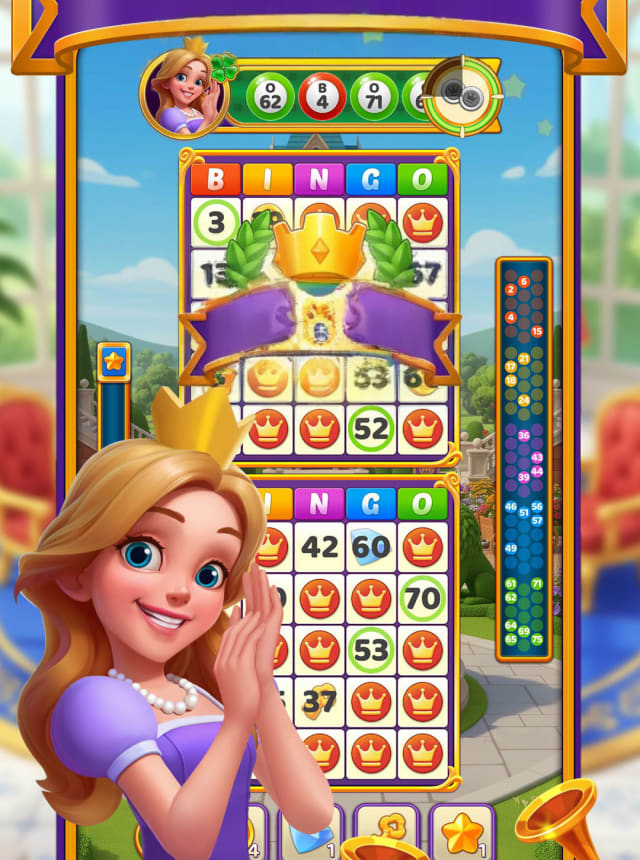Activate the coin power-up charge dial
640x860 pixels.
[462, 95]
